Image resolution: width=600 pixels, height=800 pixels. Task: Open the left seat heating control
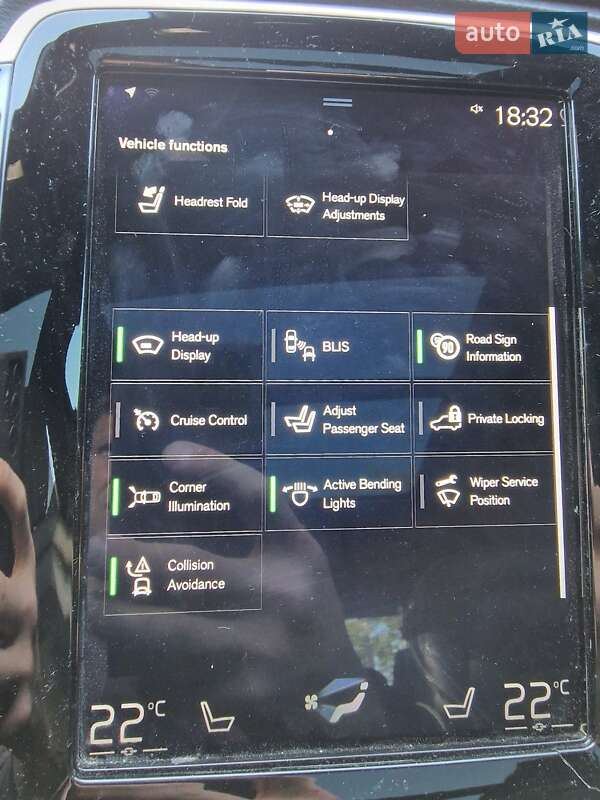(x=216, y=716)
